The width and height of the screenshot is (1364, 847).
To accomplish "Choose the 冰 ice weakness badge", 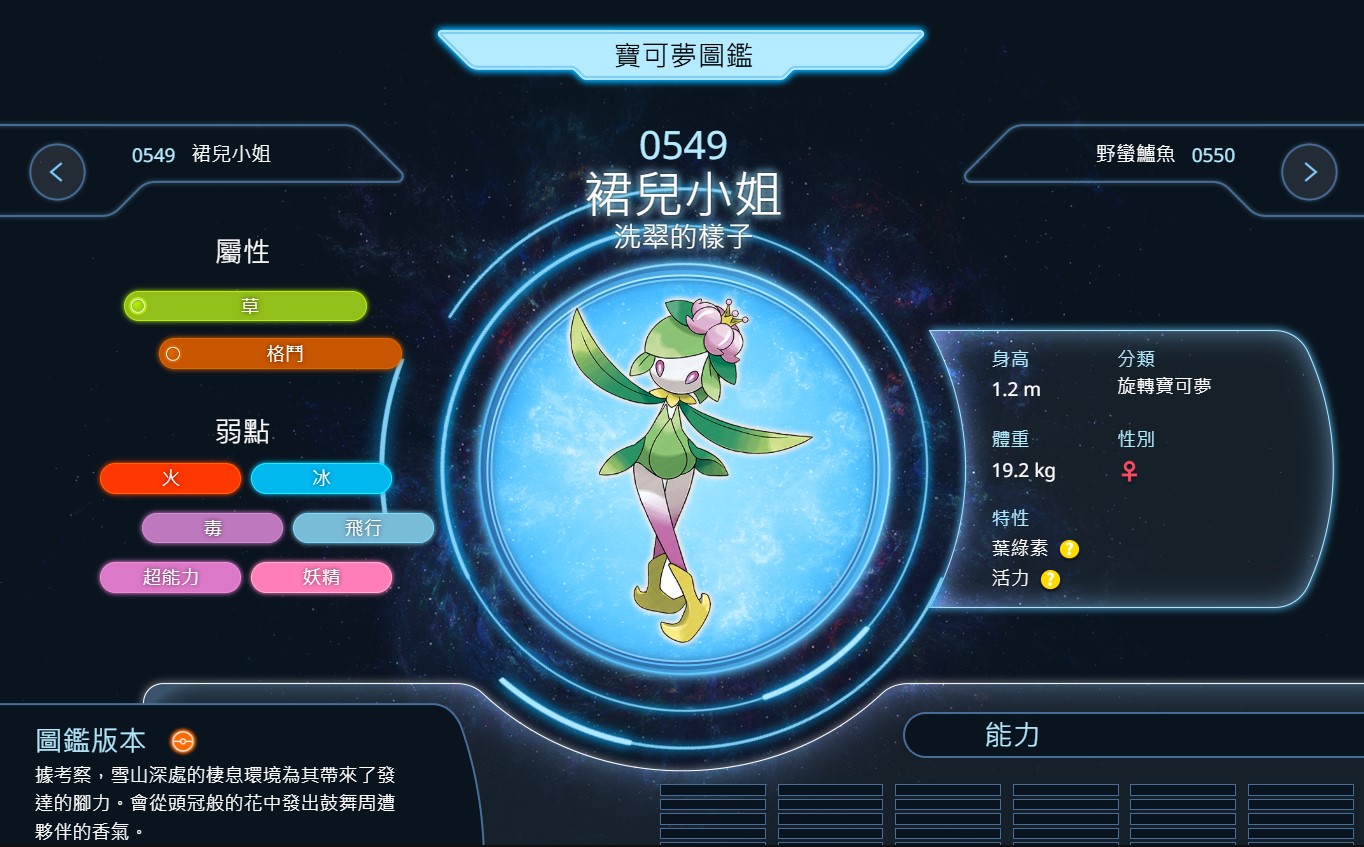I will point(321,479).
